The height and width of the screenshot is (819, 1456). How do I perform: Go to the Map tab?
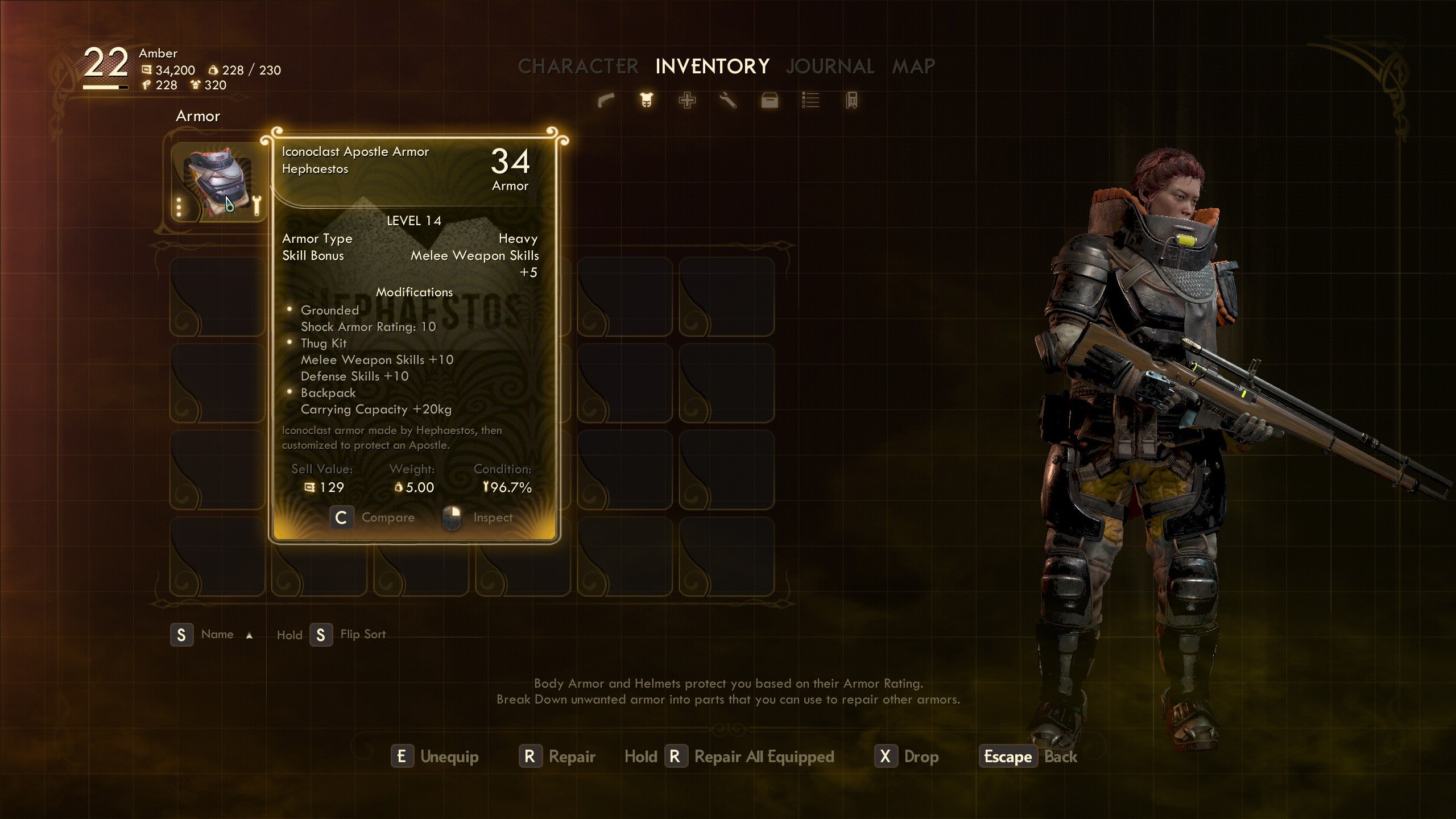[x=913, y=67]
